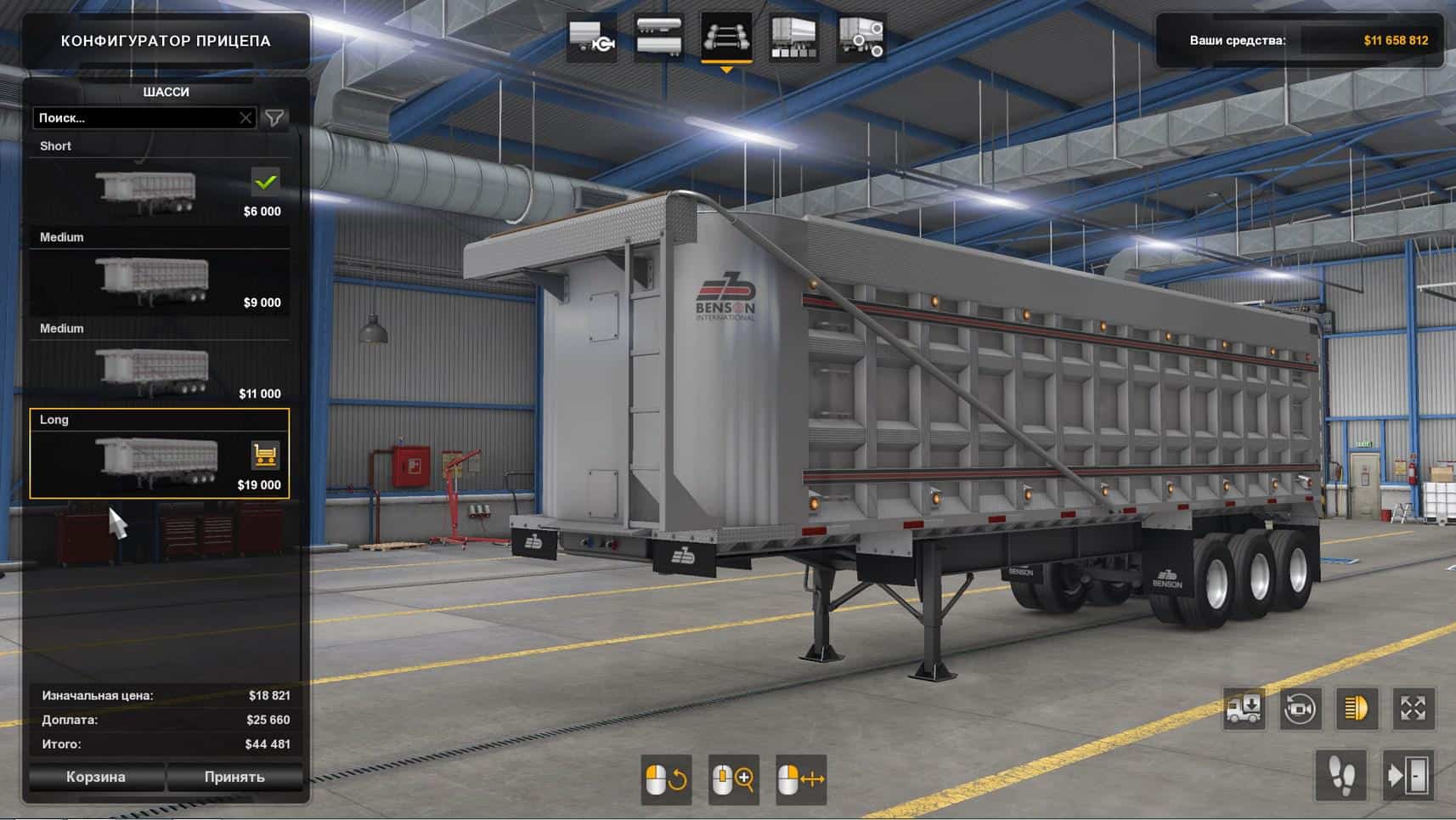Confirm with the Принять button

tap(234, 777)
